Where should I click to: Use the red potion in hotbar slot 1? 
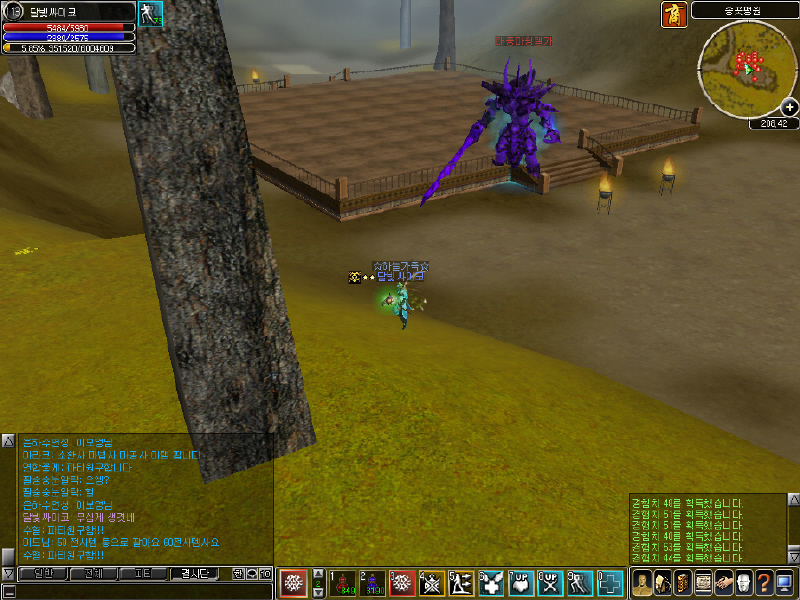click(342, 582)
